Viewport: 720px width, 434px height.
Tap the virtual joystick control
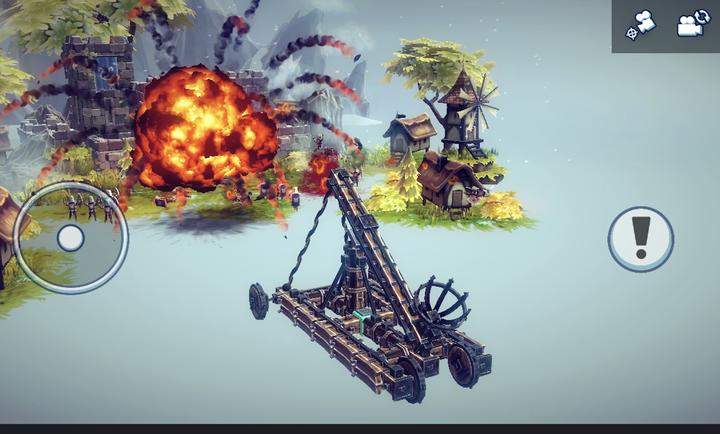tap(70, 237)
